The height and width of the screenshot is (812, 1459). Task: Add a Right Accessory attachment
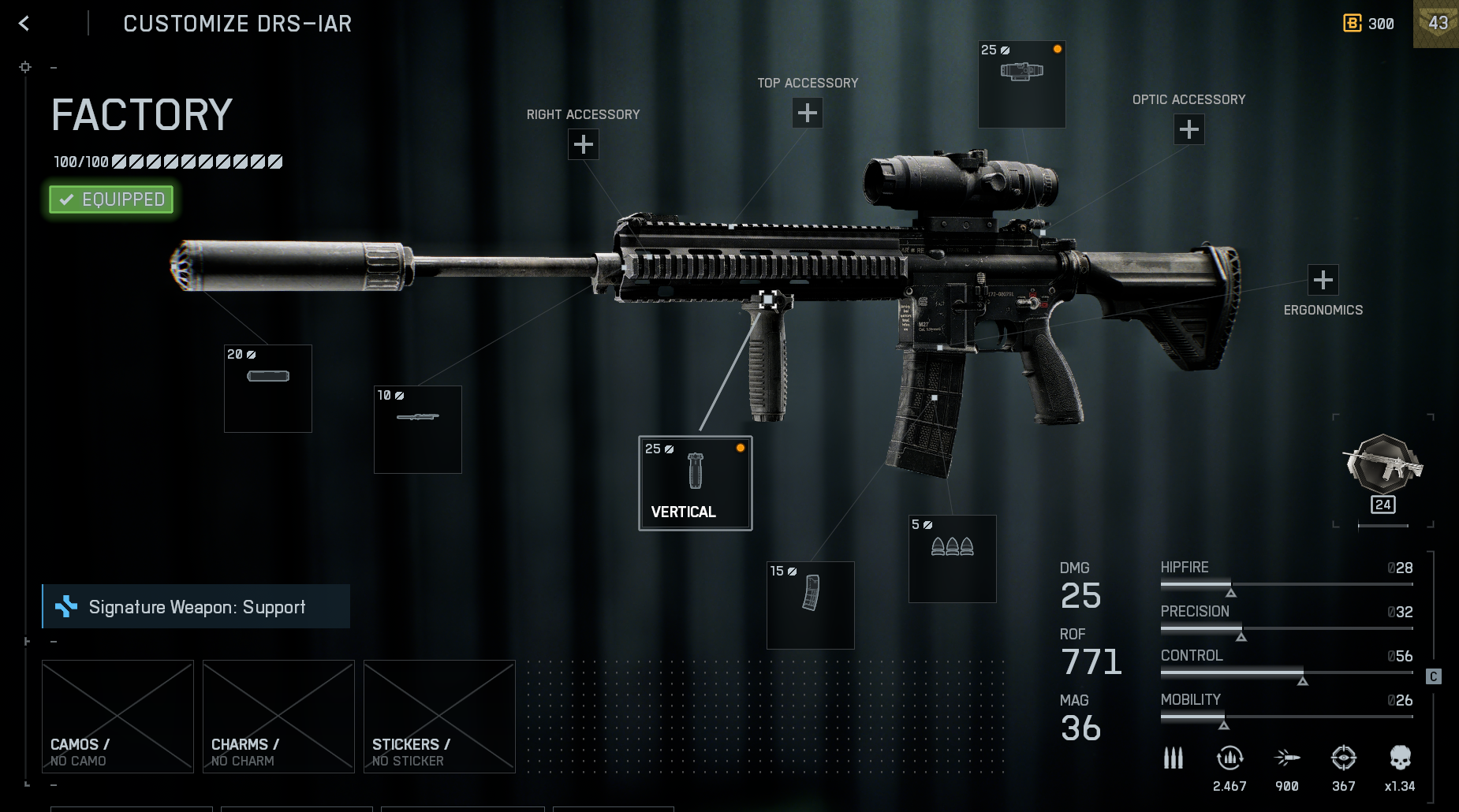point(584,144)
